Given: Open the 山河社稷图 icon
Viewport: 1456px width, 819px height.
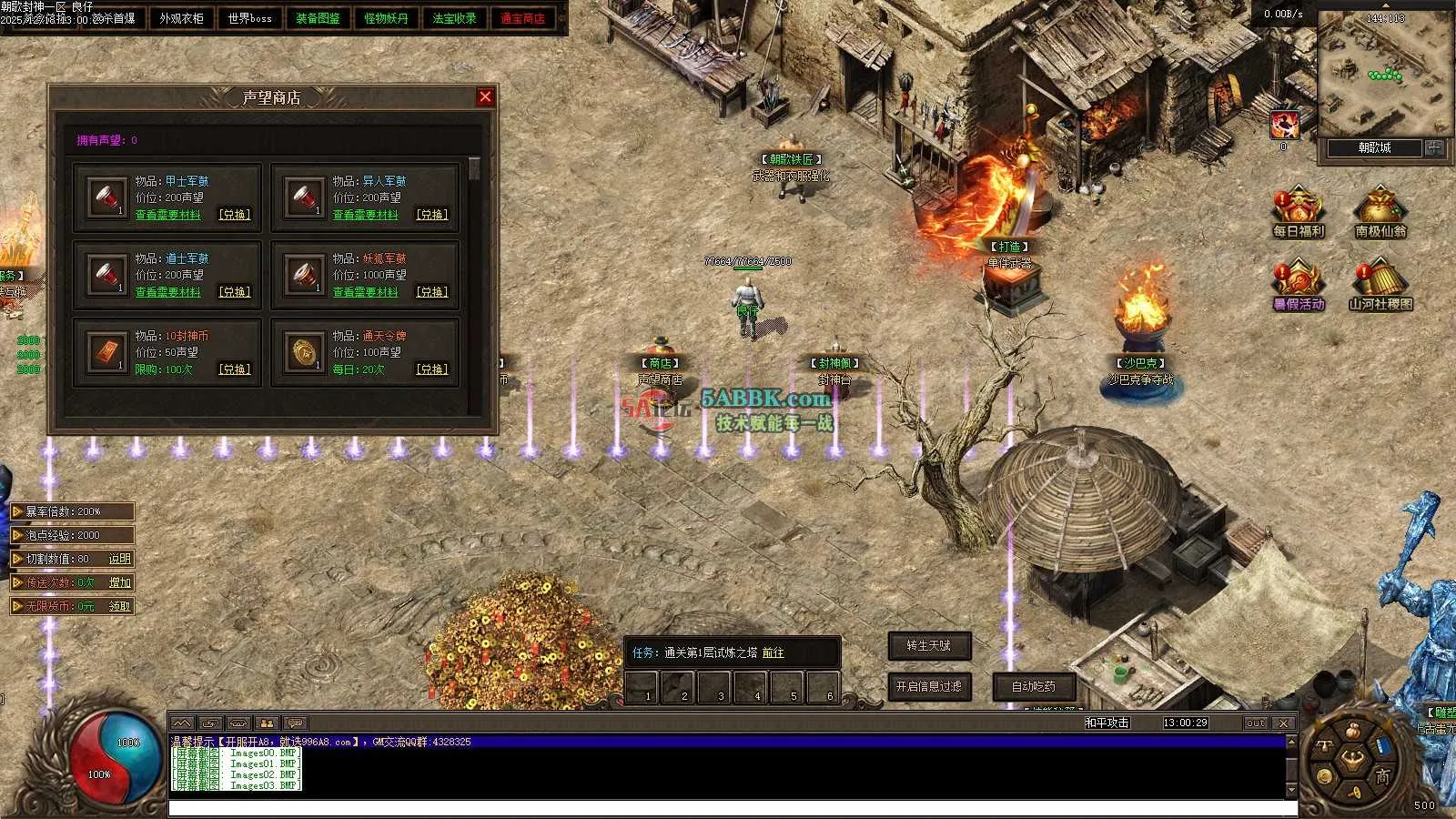Looking at the screenshot, I should [x=1380, y=286].
